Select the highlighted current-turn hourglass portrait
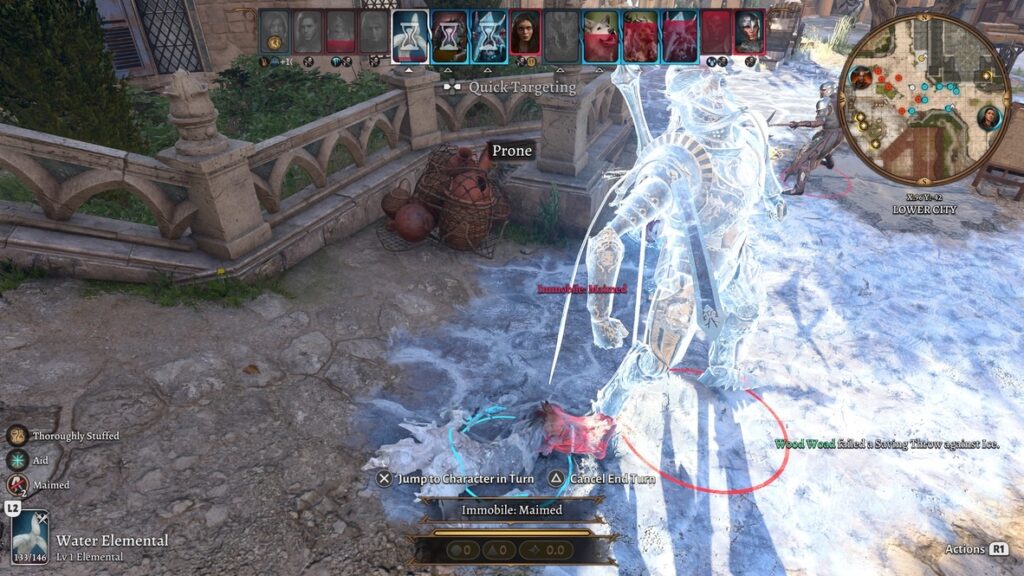The image size is (1024, 576). click(410, 31)
